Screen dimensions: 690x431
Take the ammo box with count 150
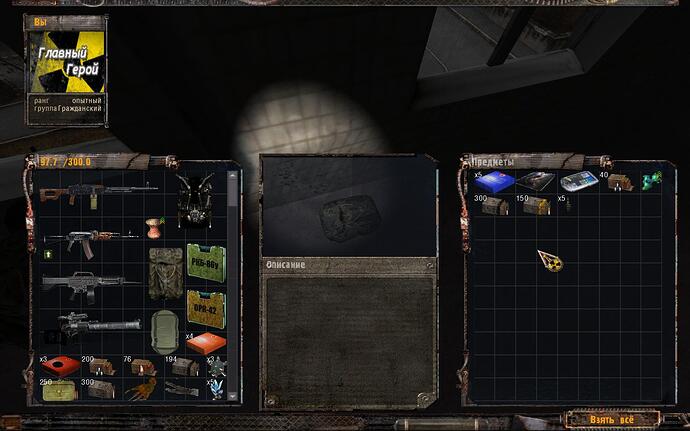point(536,205)
